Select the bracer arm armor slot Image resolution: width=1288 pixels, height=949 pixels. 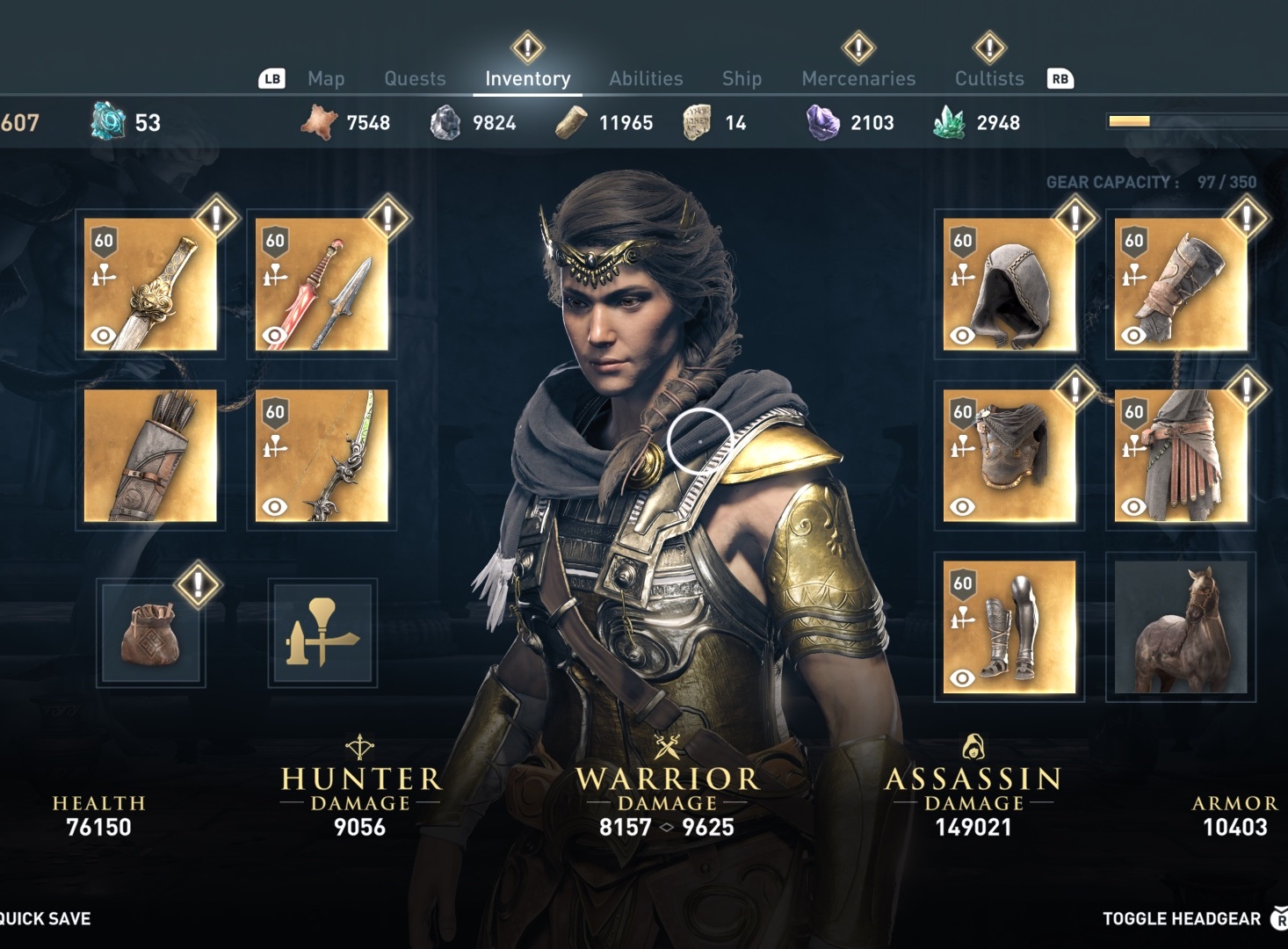coord(1180,285)
